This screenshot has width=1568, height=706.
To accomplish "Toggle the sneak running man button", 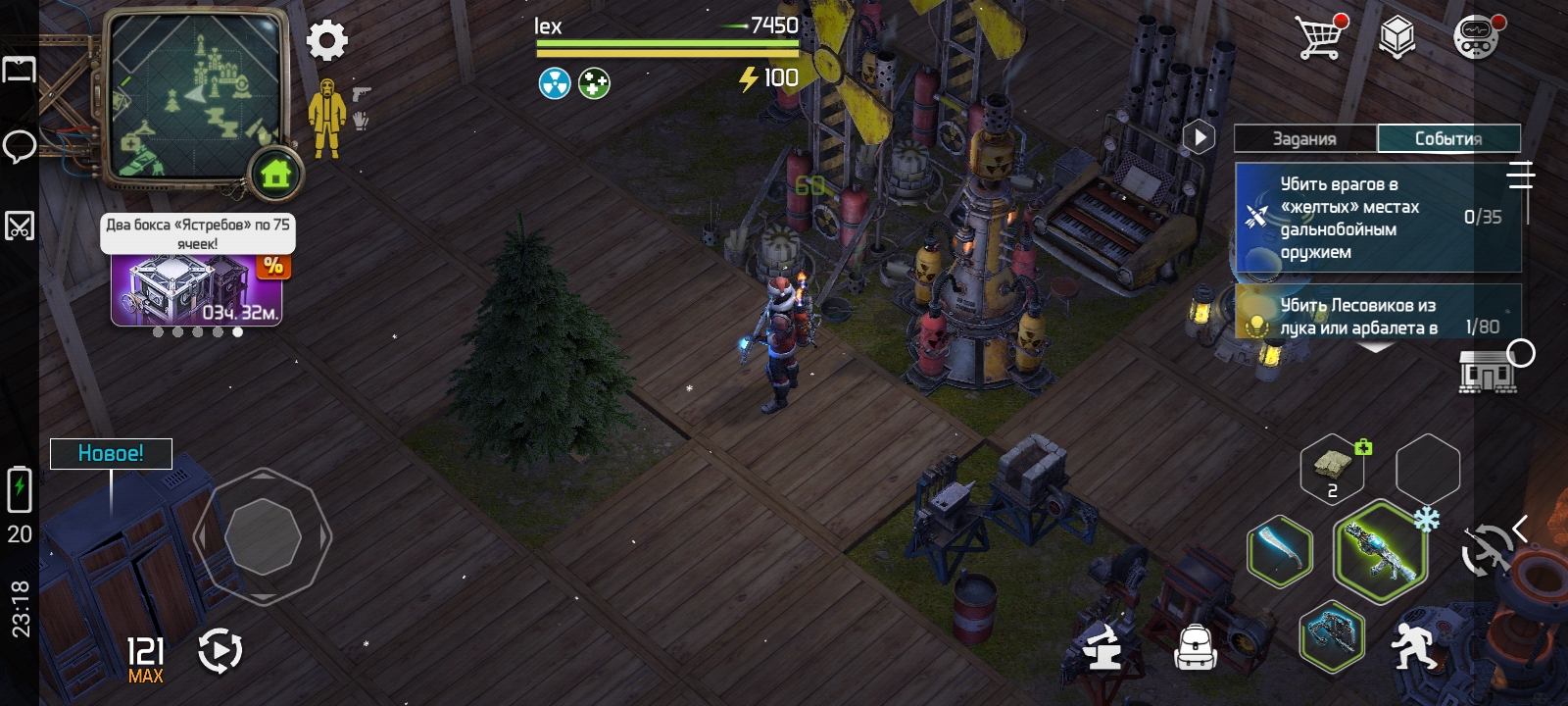I will click(1414, 647).
